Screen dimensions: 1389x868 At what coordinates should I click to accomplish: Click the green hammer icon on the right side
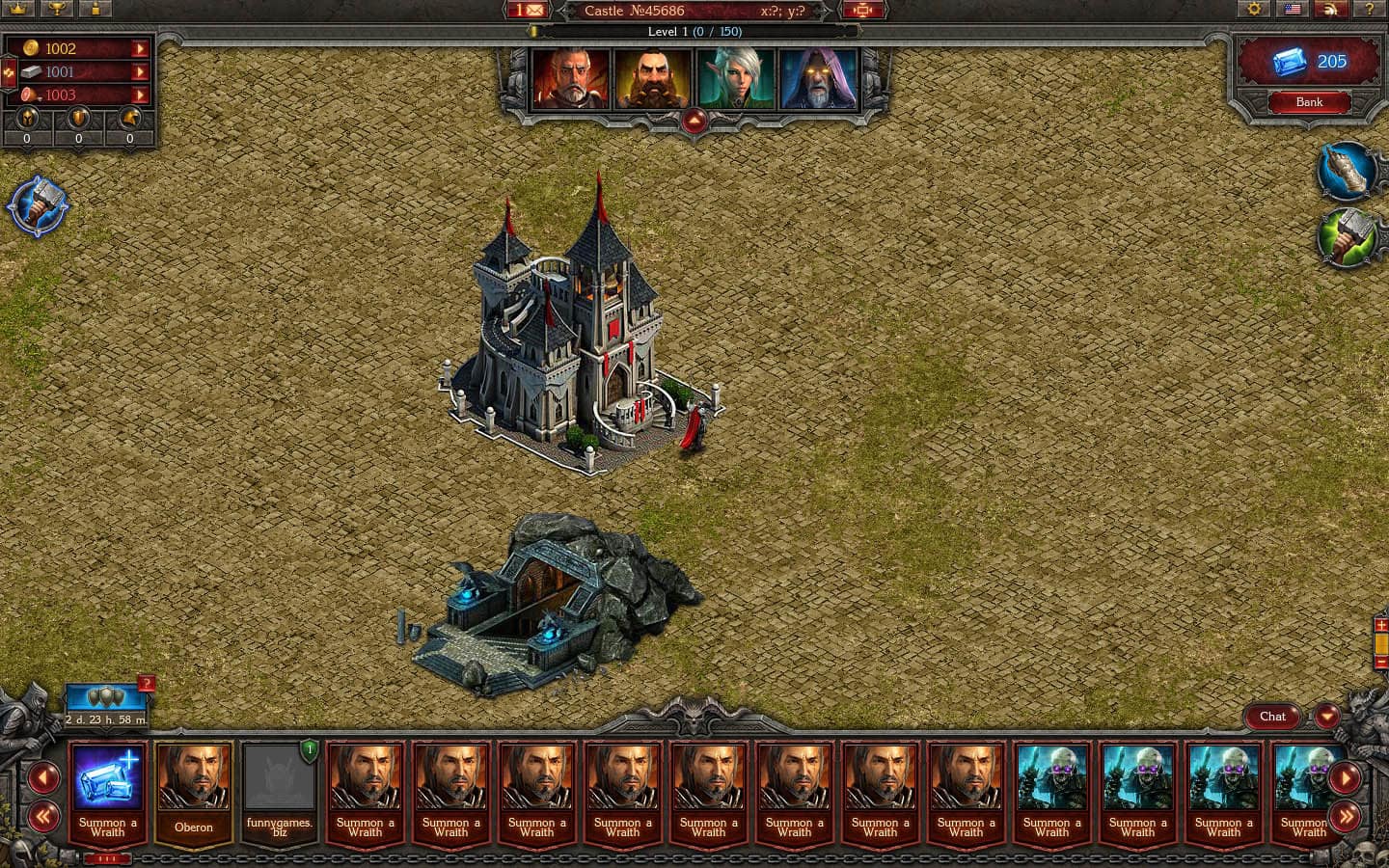tap(1348, 236)
